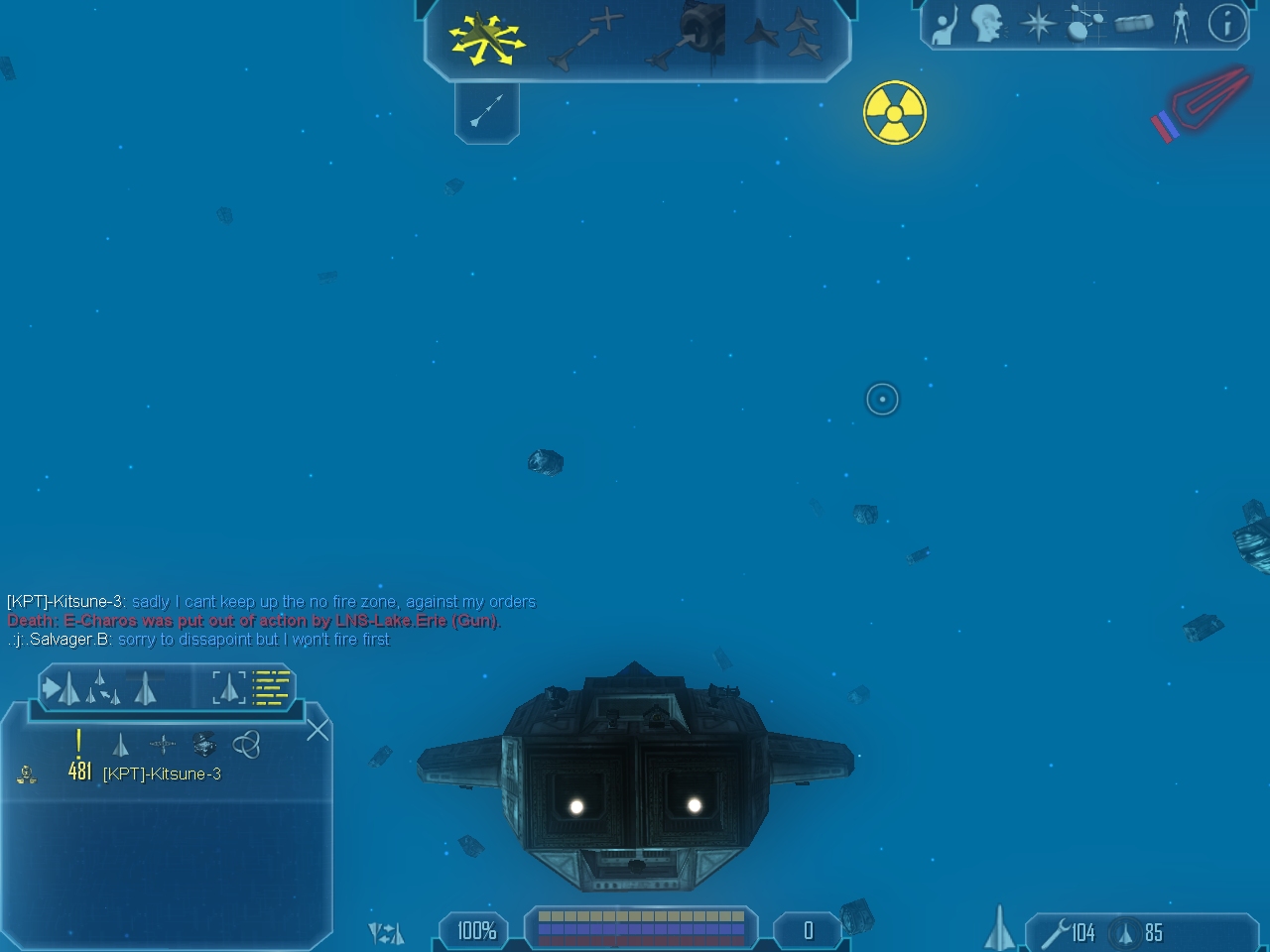Activate the Go To maneuver
1270x952 pixels.
586,40
